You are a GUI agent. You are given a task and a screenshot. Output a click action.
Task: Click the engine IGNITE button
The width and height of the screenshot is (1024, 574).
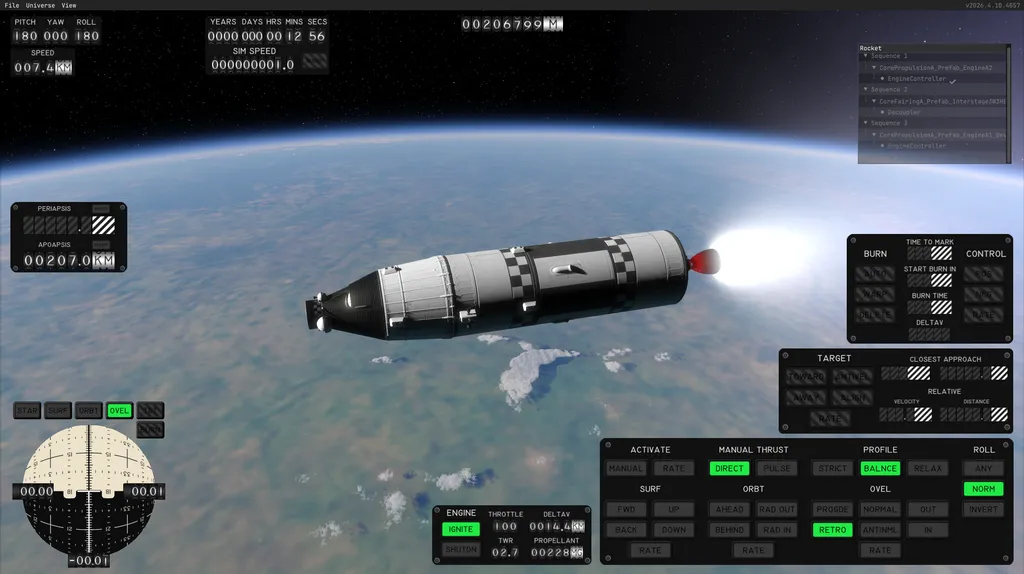coord(461,528)
